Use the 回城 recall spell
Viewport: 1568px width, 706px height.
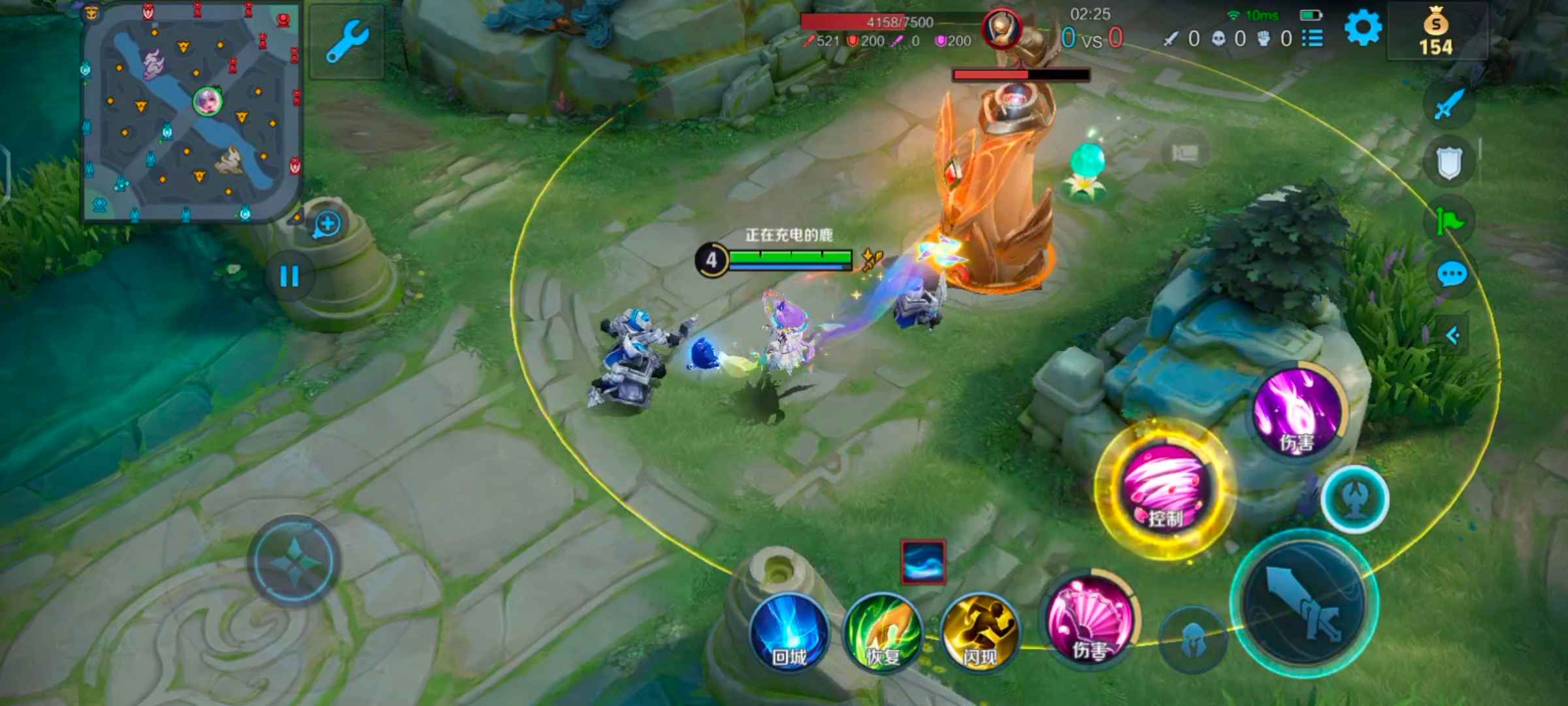[x=789, y=632]
